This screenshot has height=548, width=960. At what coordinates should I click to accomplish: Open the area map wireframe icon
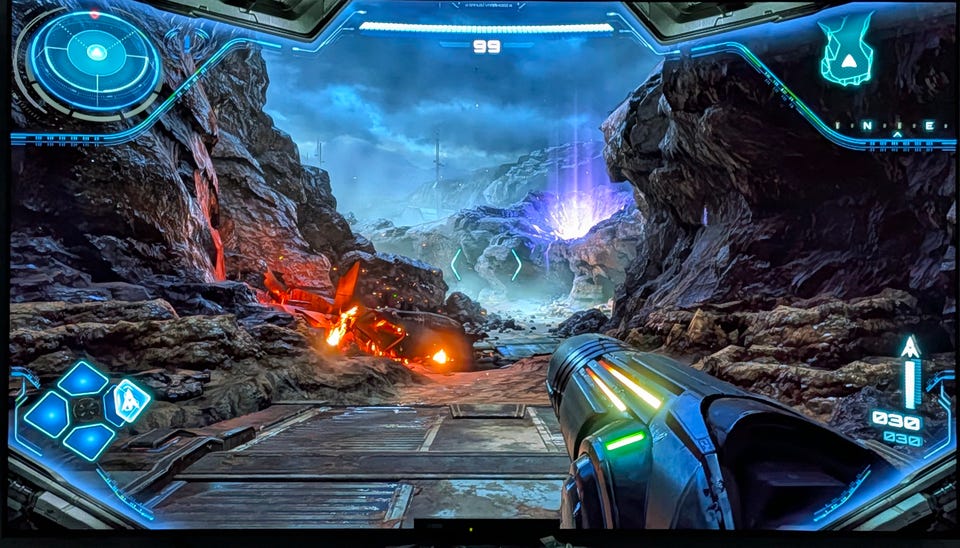pos(846,50)
